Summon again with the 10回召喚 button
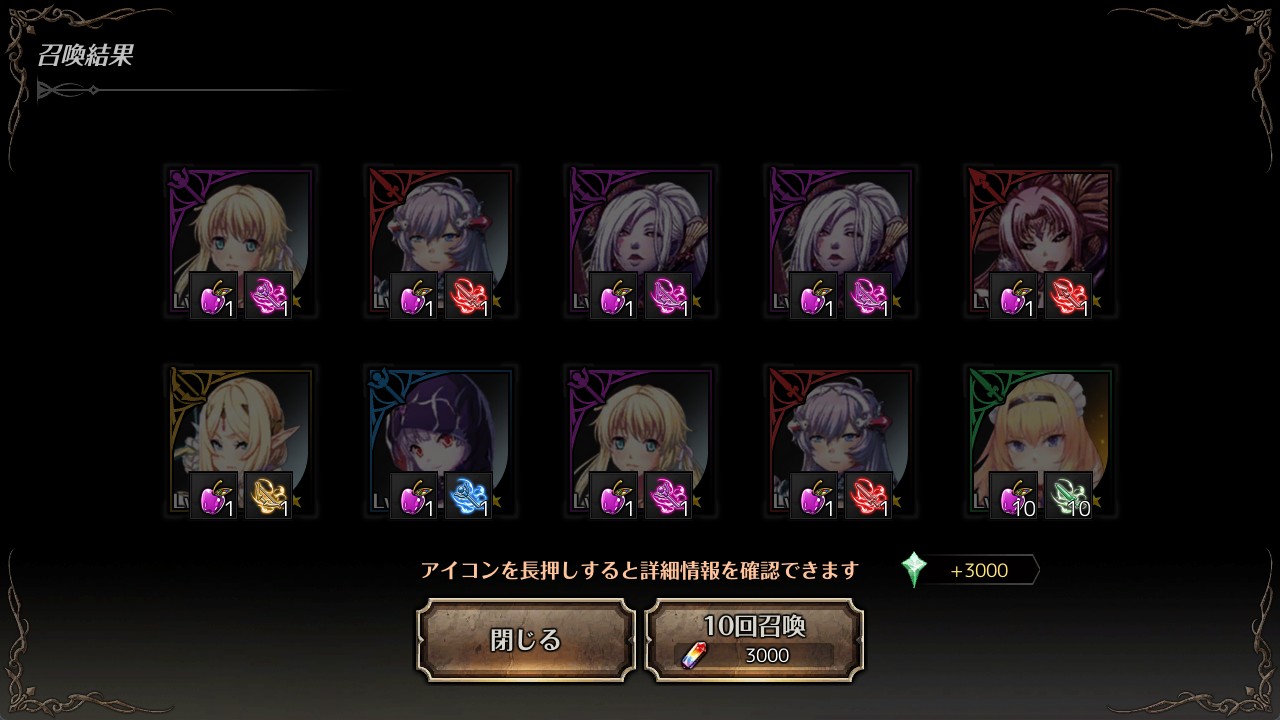Viewport: 1280px width, 720px height. click(x=754, y=640)
